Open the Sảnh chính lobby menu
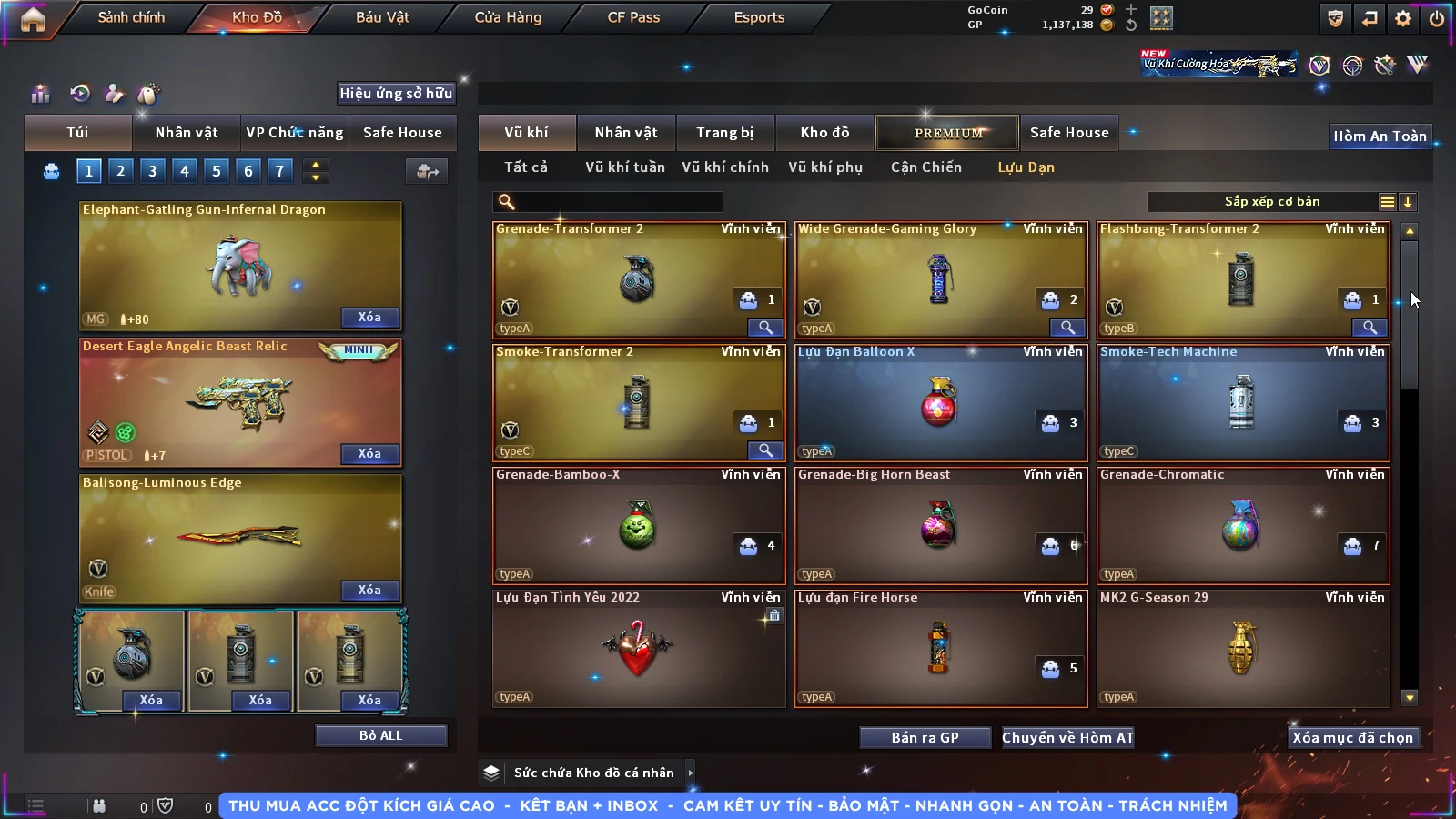This screenshot has width=1456, height=819. click(x=131, y=17)
